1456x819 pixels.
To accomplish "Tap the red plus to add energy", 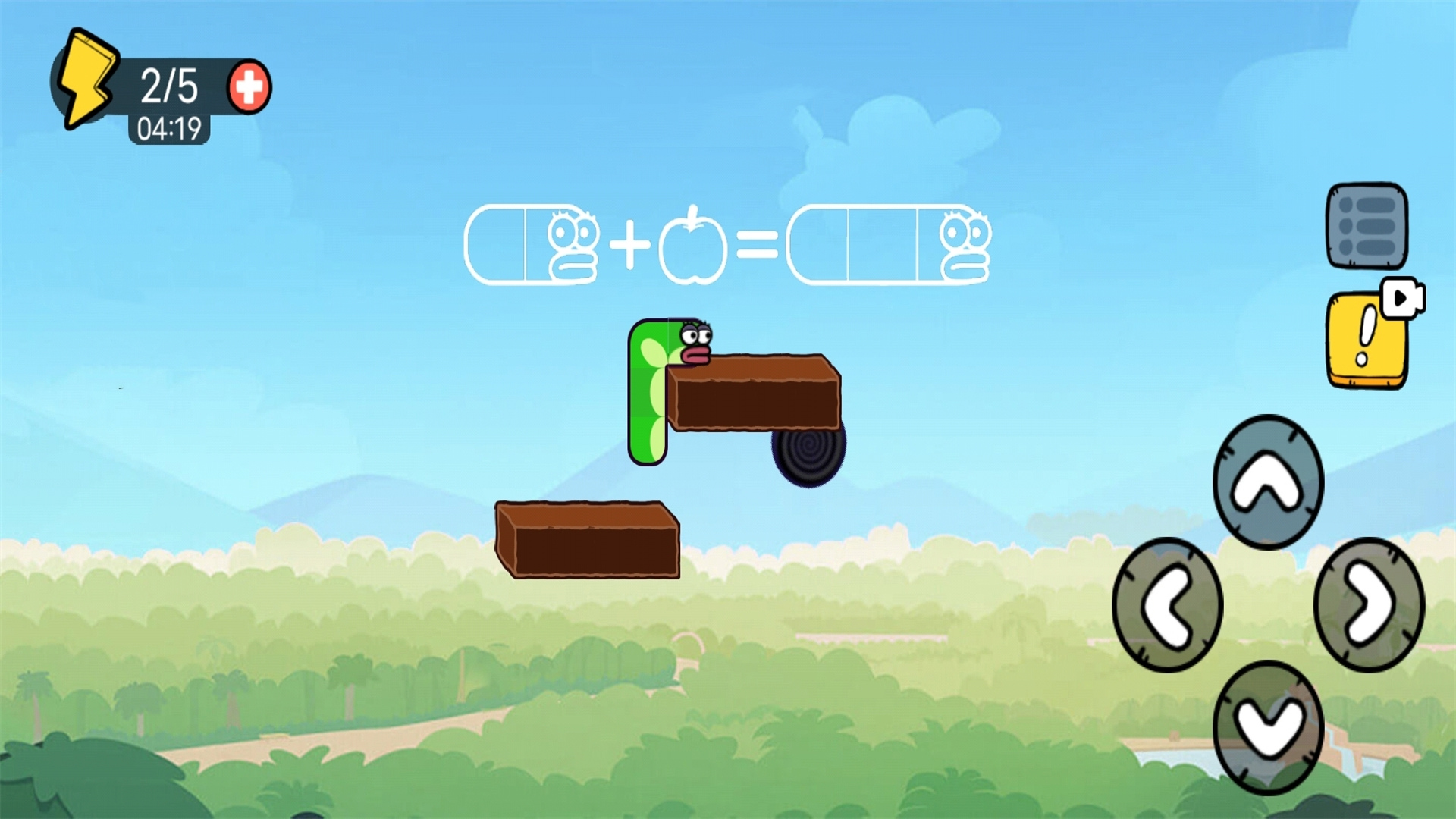I will [x=249, y=86].
